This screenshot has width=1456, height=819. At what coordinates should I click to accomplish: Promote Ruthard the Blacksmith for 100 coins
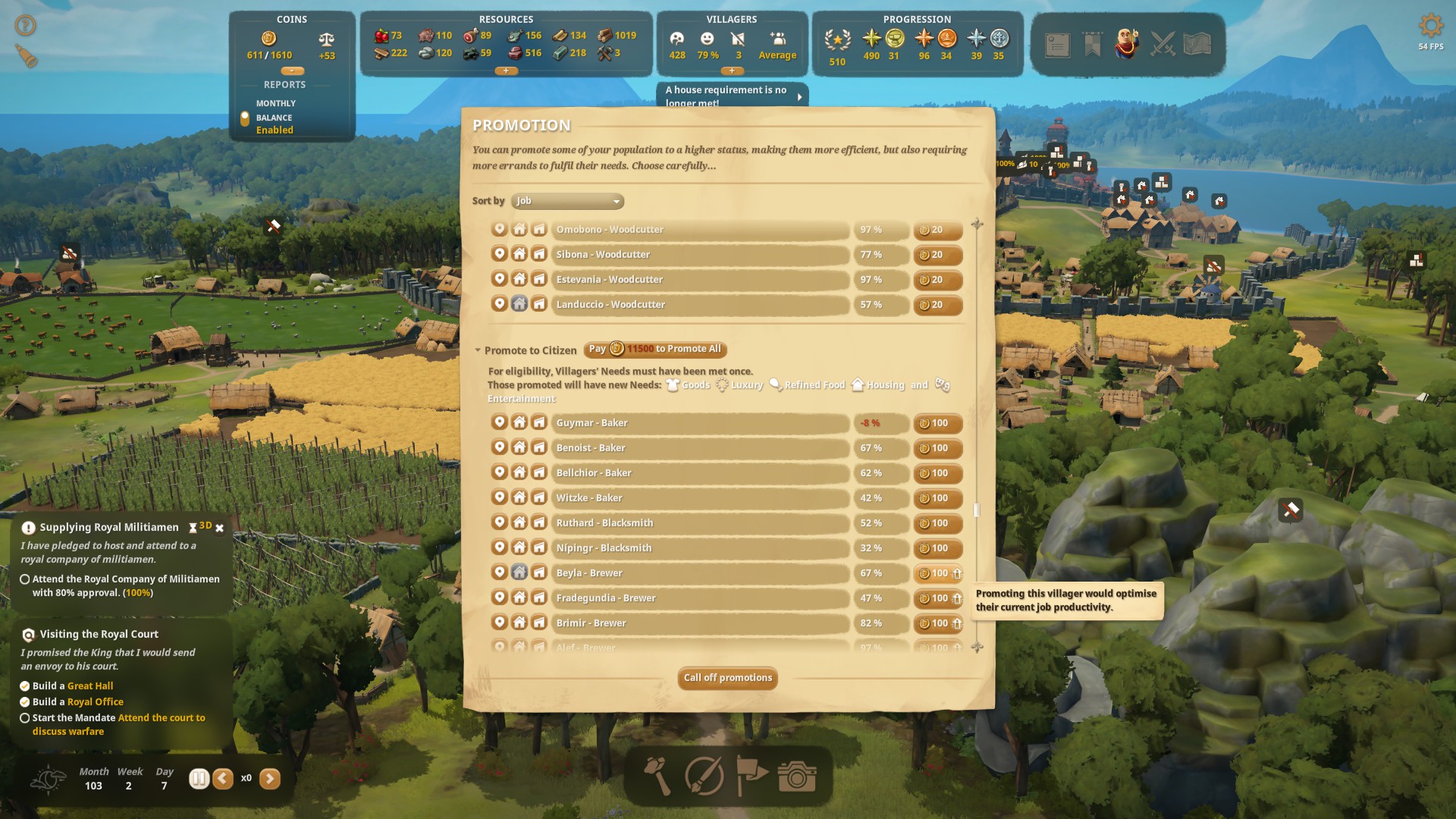tap(938, 523)
